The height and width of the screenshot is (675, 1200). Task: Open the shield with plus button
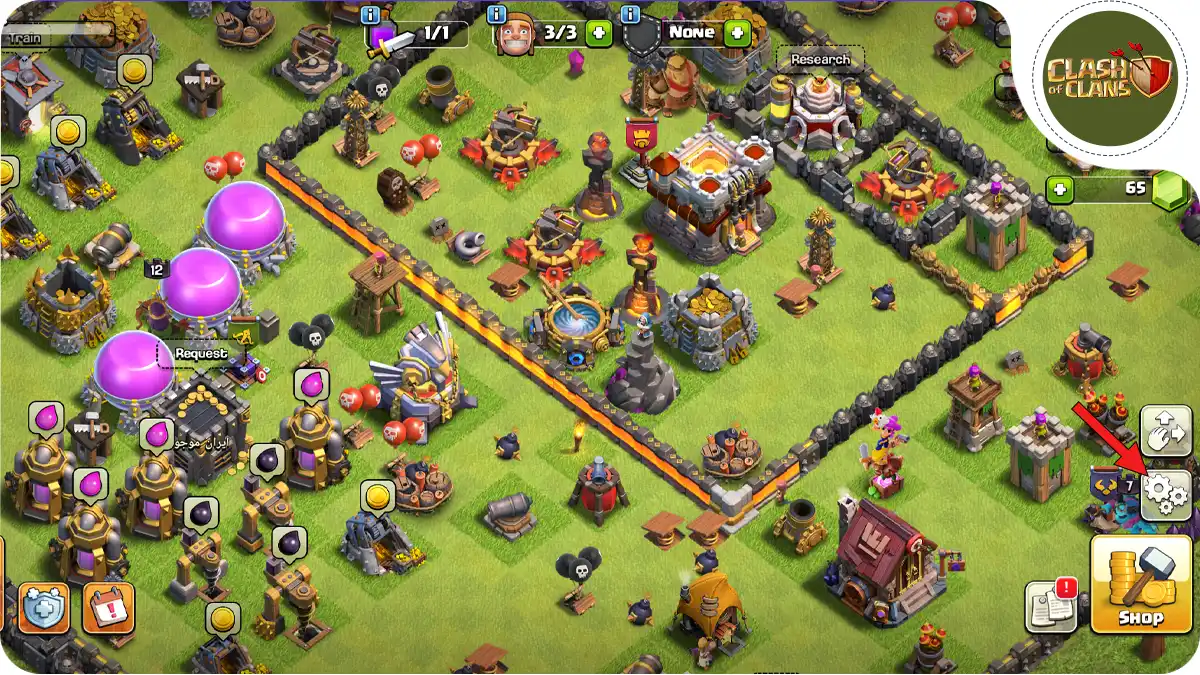pos(43,607)
